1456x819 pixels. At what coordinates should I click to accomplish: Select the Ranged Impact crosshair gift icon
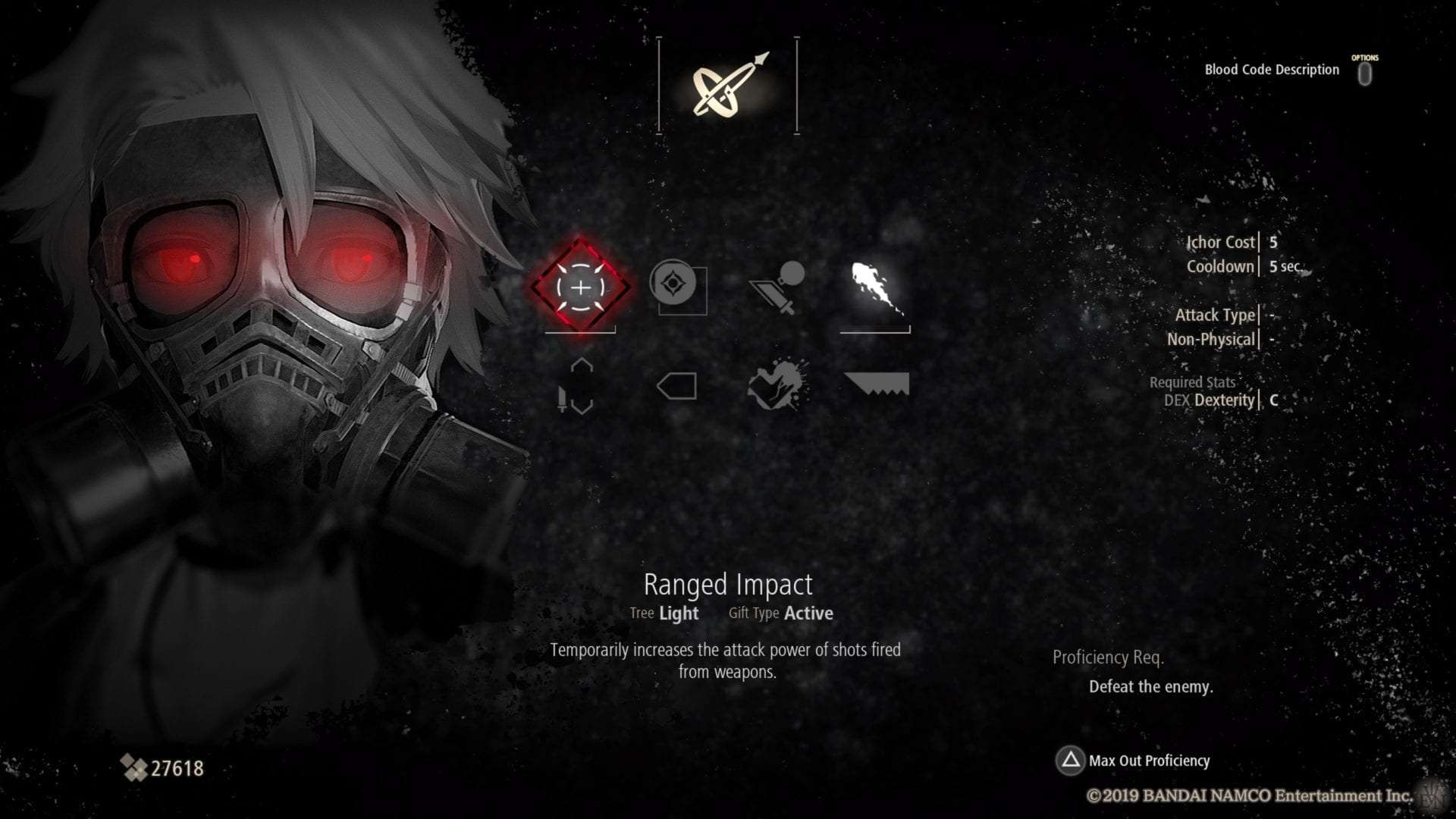[582, 288]
